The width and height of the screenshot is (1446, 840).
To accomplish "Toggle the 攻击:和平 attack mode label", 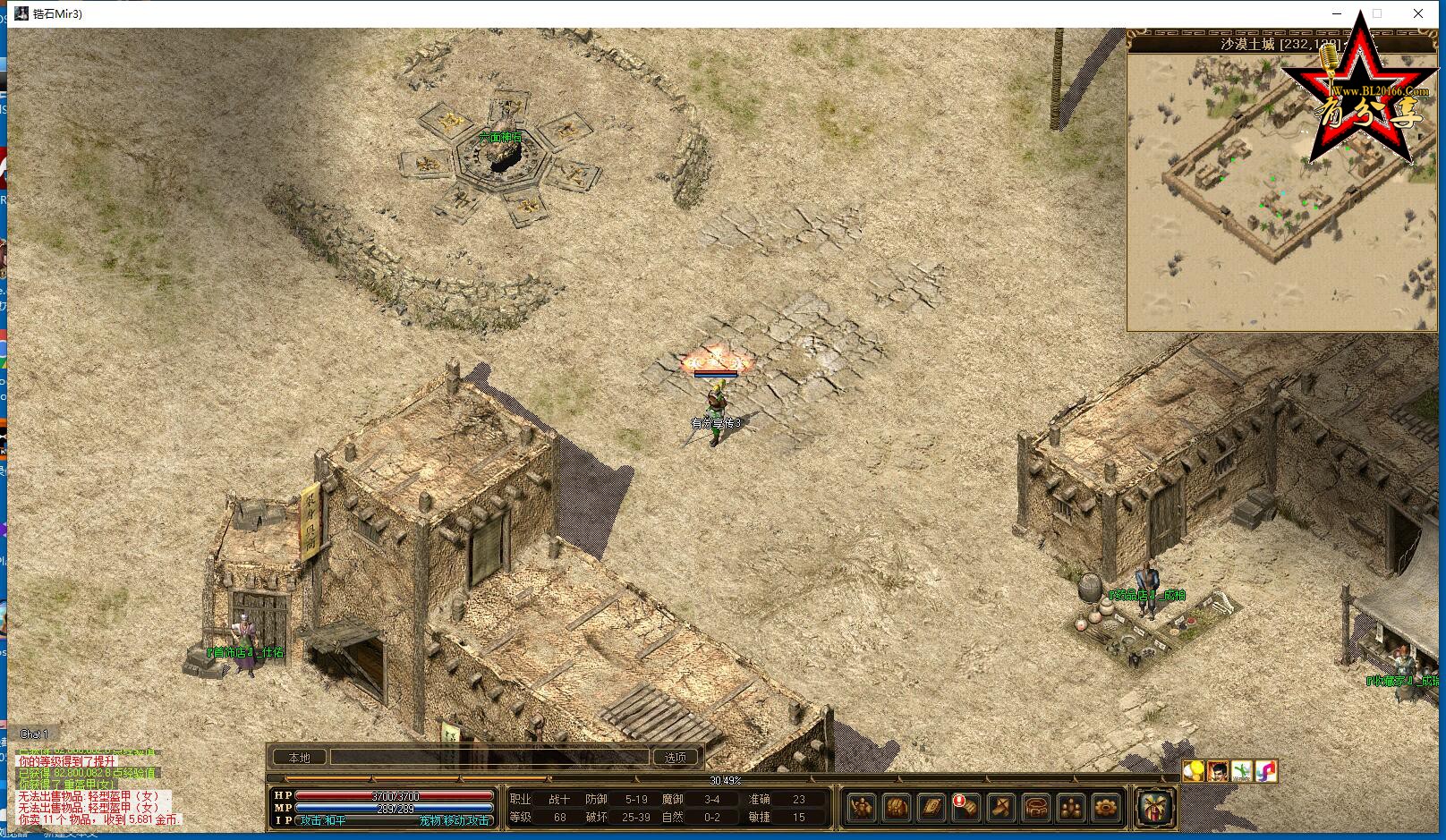I will click(324, 820).
